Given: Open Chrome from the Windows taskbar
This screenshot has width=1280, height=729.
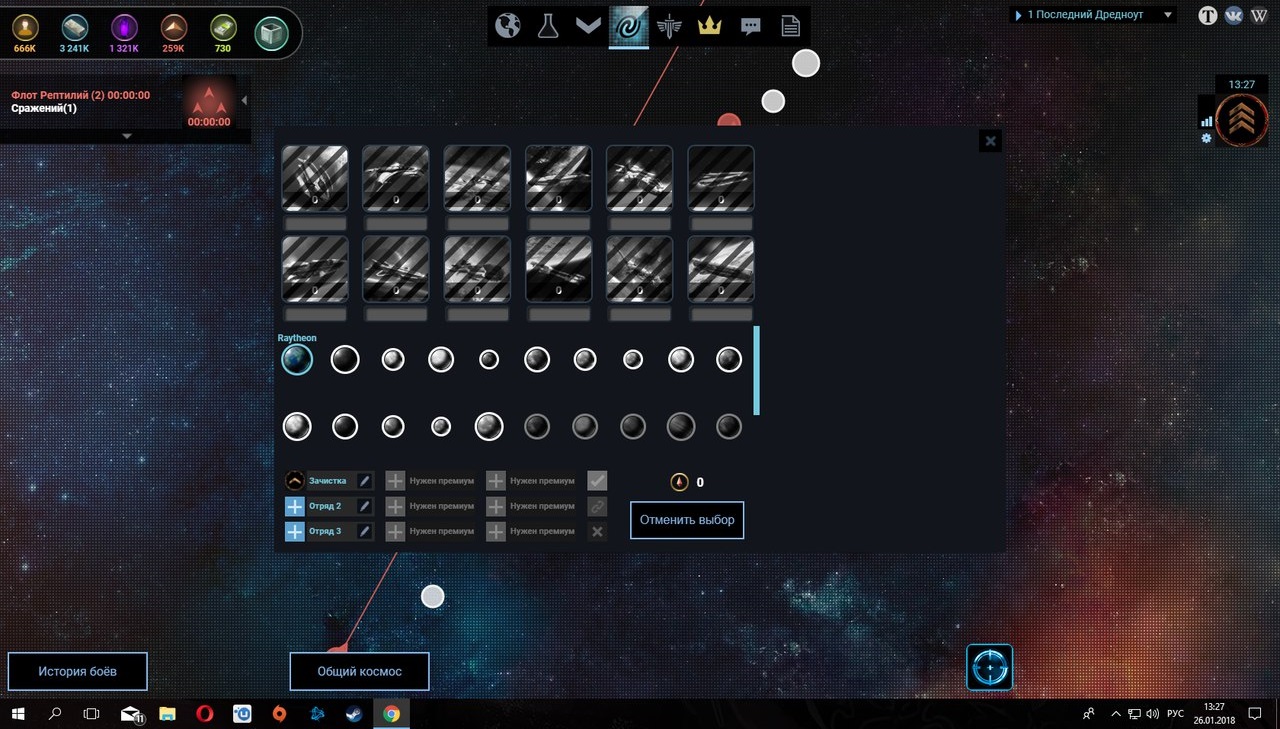Looking at the screenshot, I should 391,714.
